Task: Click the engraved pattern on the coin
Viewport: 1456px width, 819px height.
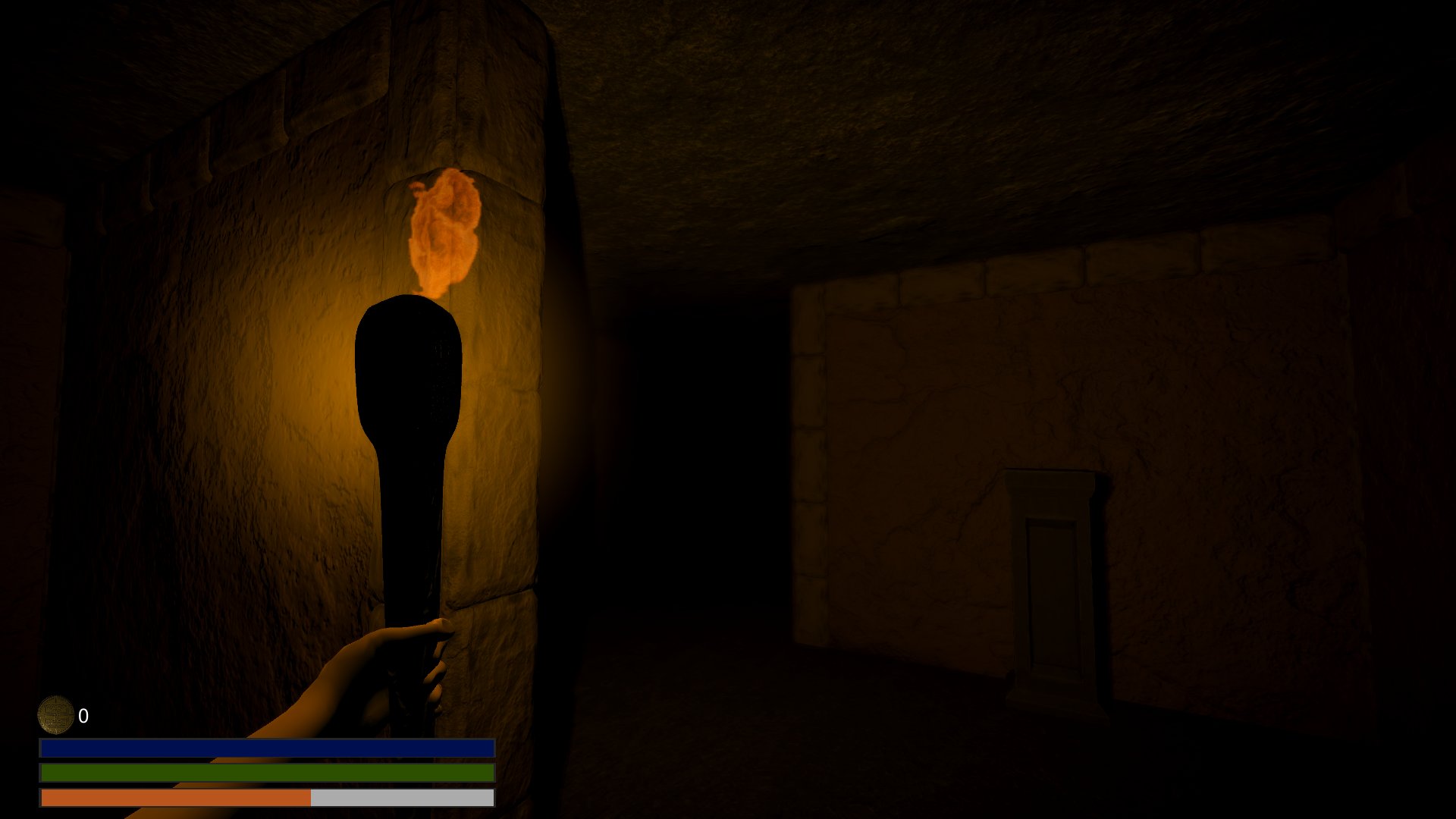Action: (57, 714)
